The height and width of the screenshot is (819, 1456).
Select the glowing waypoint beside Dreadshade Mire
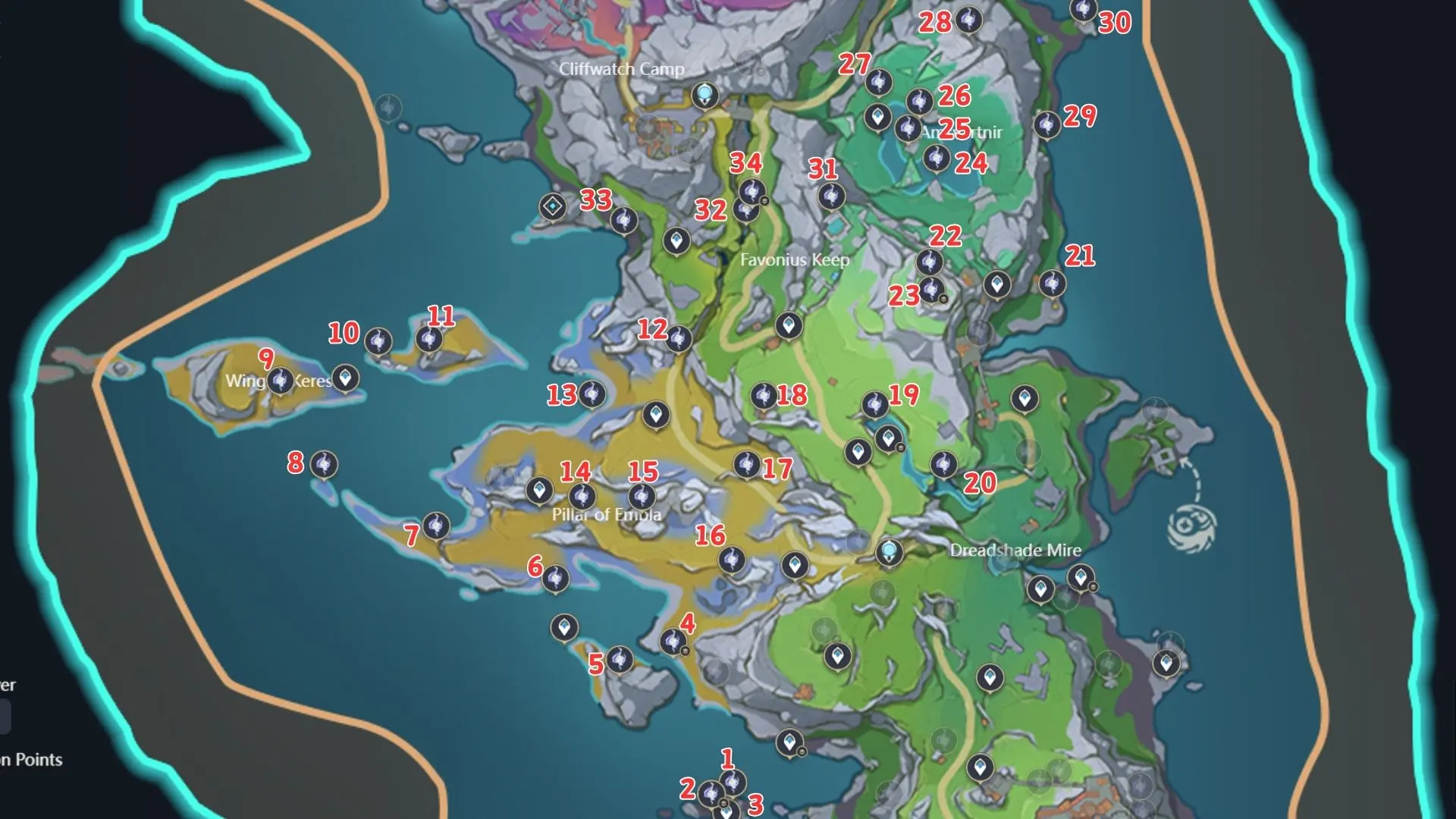tap(889, 551)
